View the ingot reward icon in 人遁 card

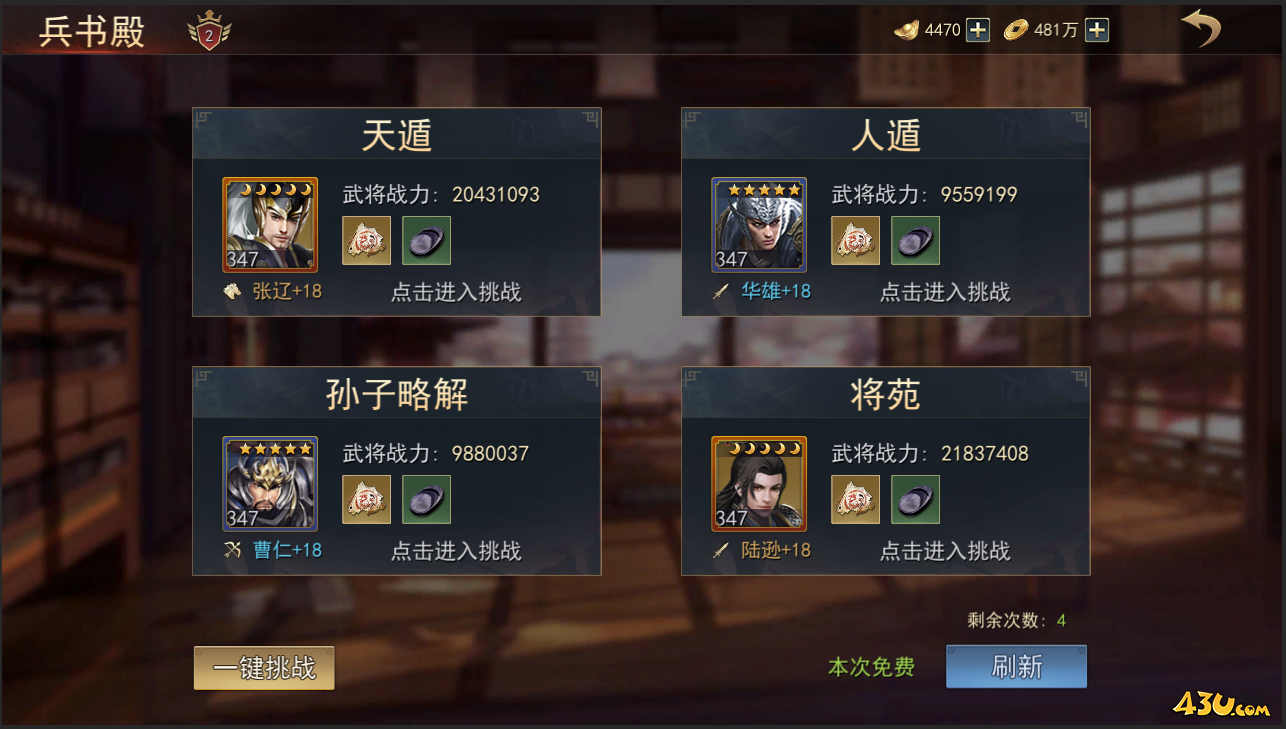[915, 240]
